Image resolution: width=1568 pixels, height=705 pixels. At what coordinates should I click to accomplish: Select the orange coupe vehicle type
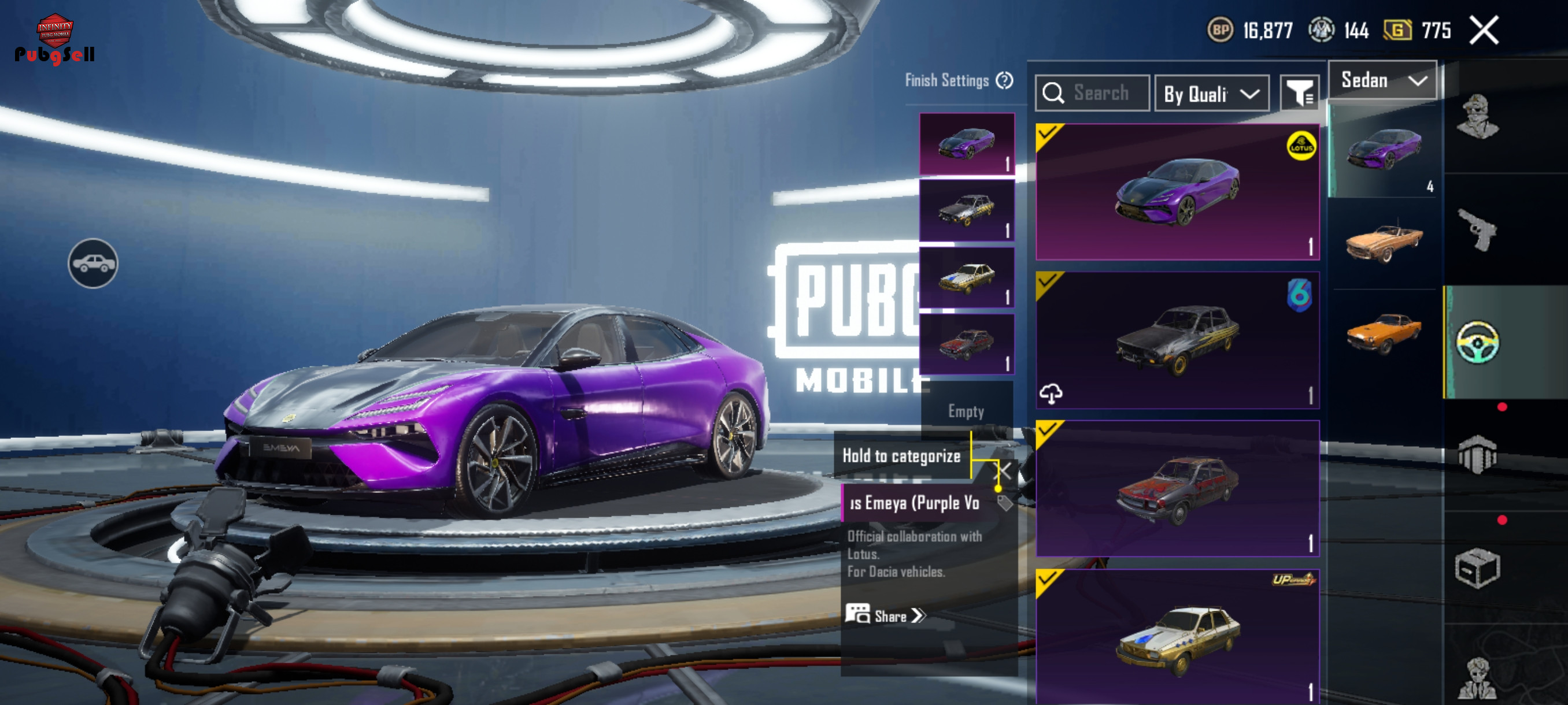point(1384,332)
